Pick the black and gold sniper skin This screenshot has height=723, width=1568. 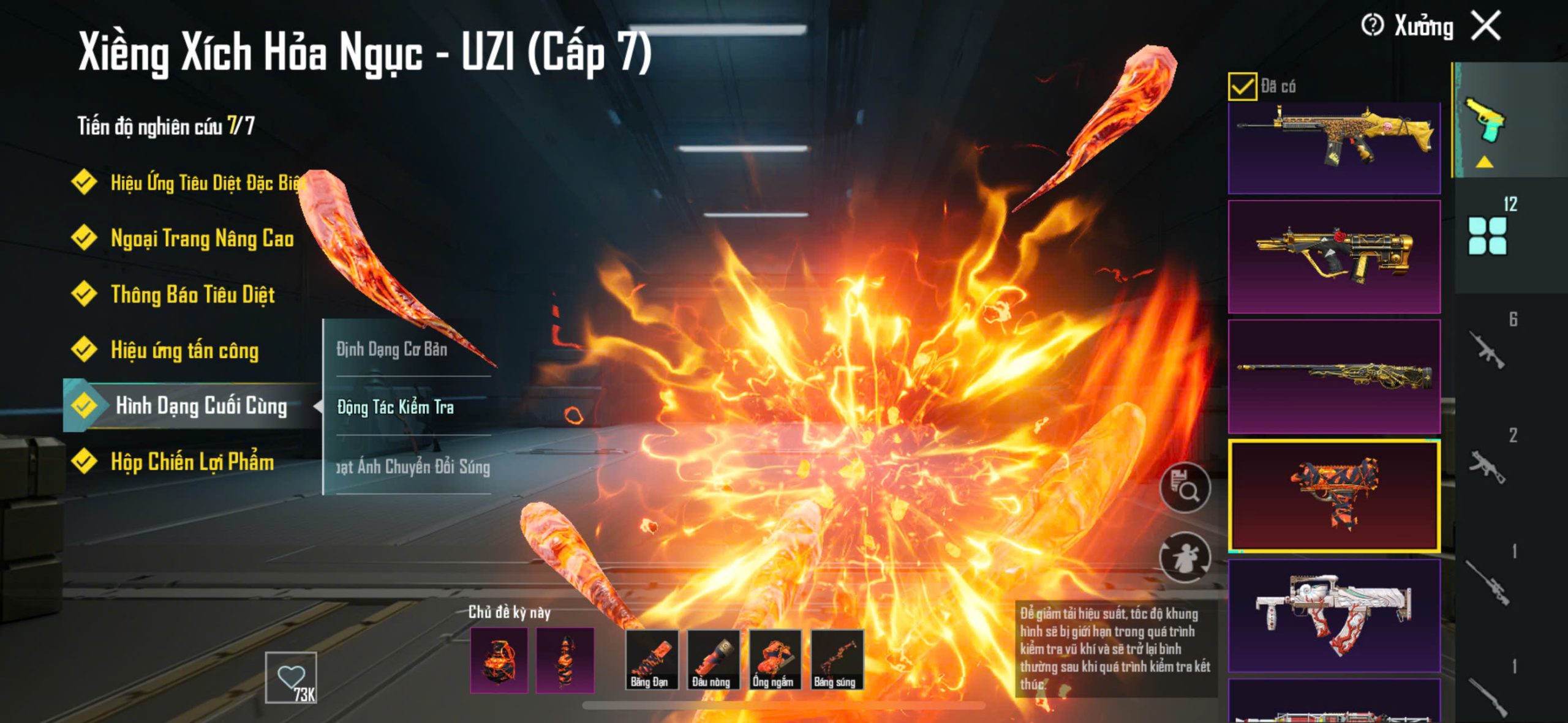click(x=1334, y=375)
